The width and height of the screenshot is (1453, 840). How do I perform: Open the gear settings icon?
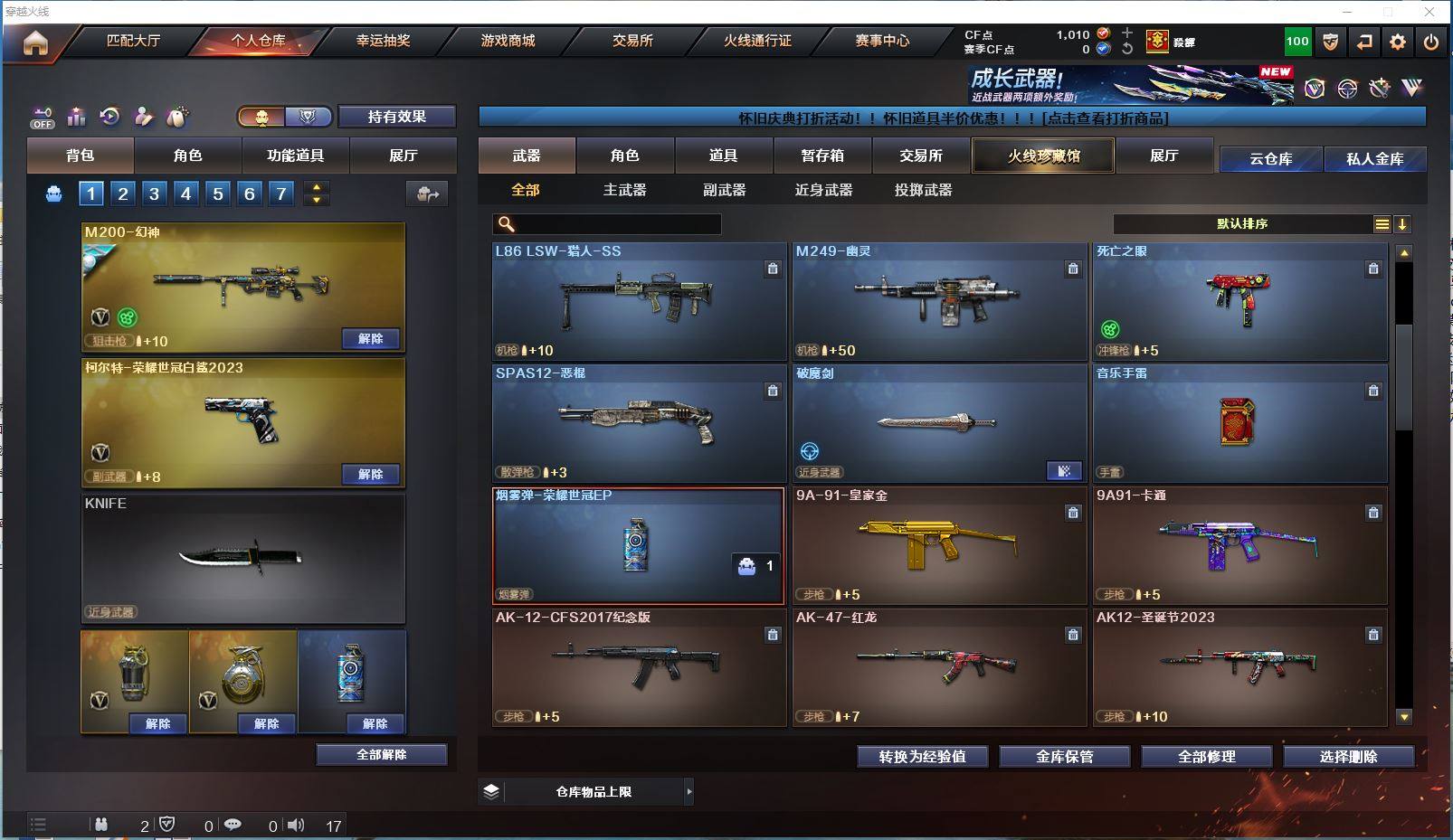click(1398, 42)
